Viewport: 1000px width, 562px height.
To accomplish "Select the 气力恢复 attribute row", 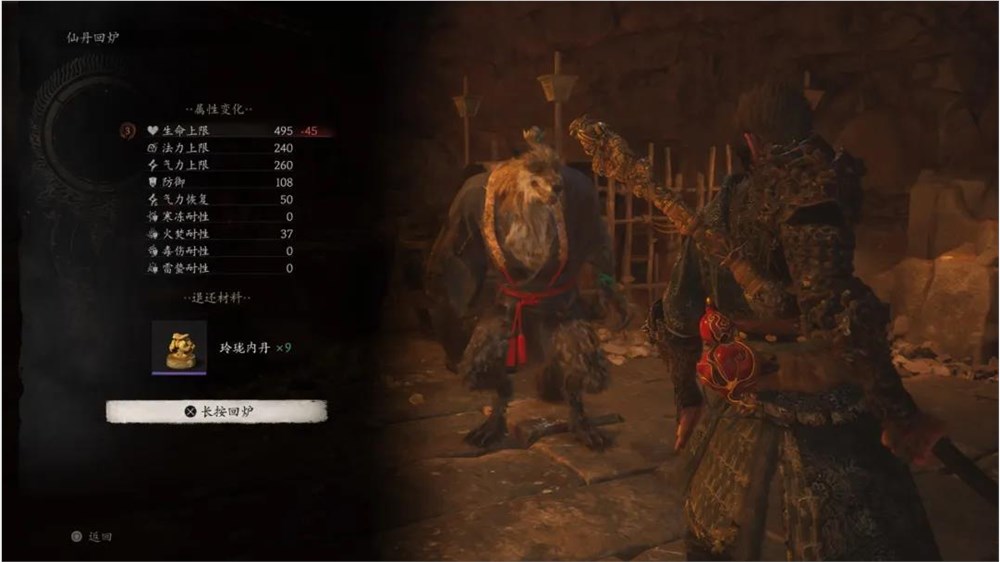I will point(220,200).
